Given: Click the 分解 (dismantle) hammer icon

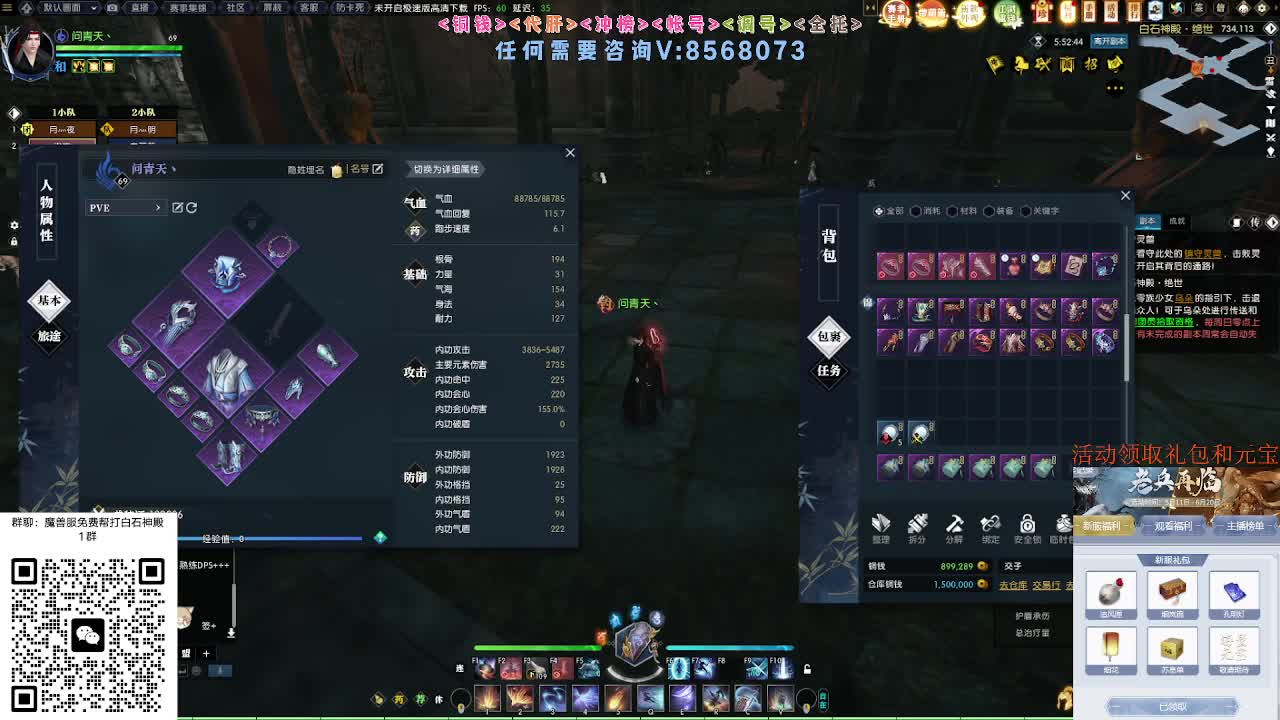Looking at the screenshot, I should [955, 525].
